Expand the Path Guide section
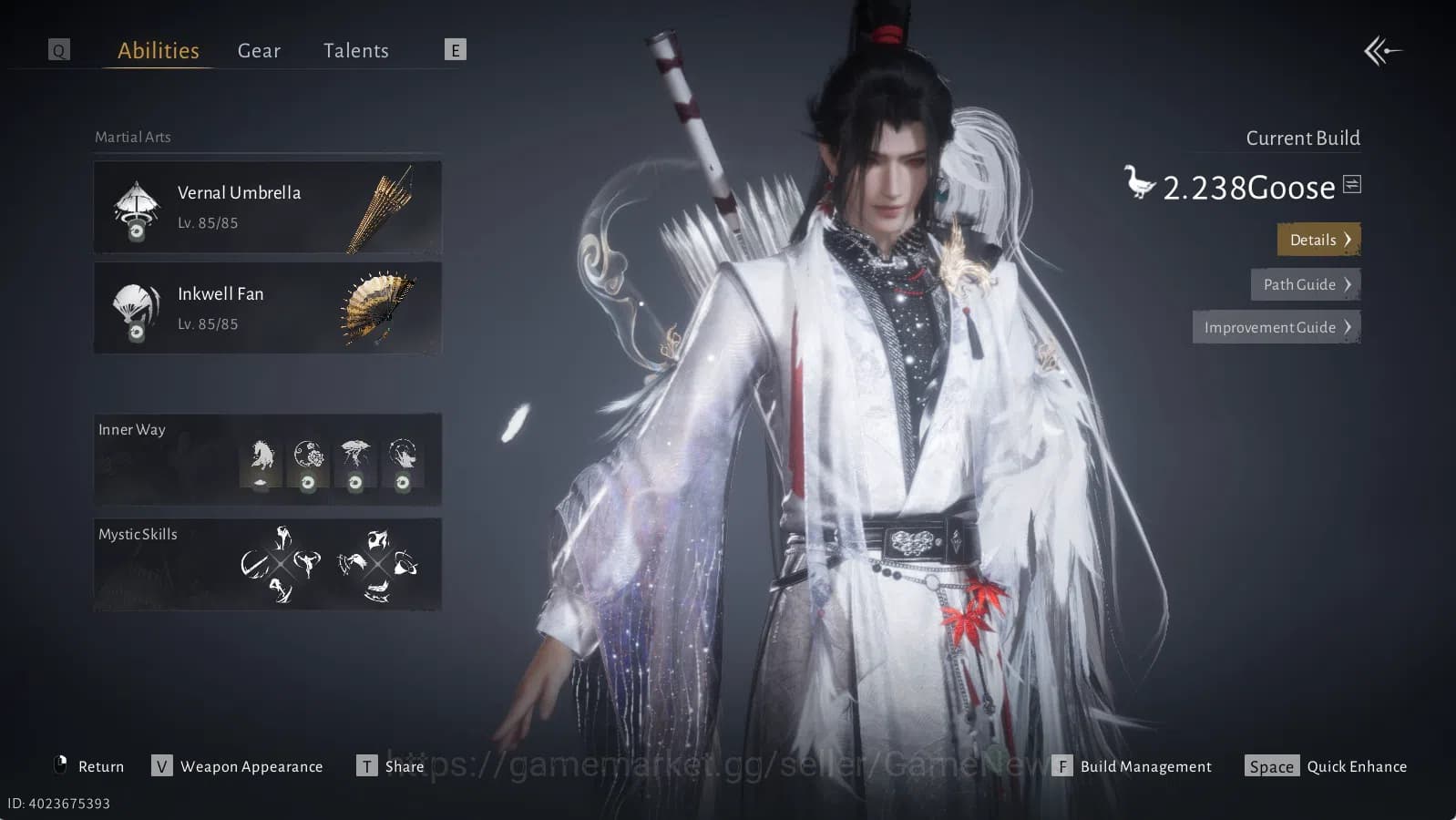This screenshot has width=1456, height=820. click(x=1305, y=284)
